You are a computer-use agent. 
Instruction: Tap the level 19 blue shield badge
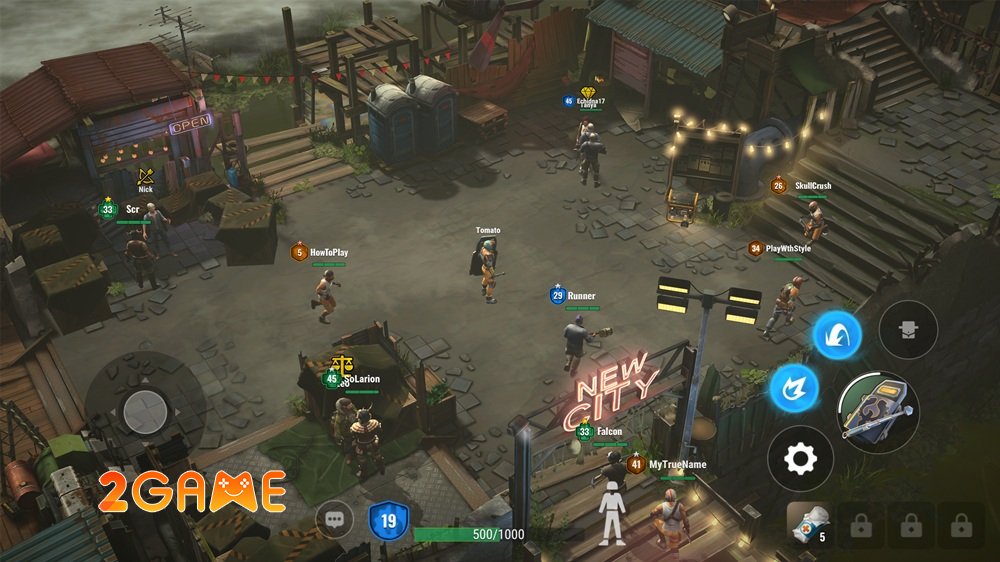pyautogui.click(x=388, y=521)
